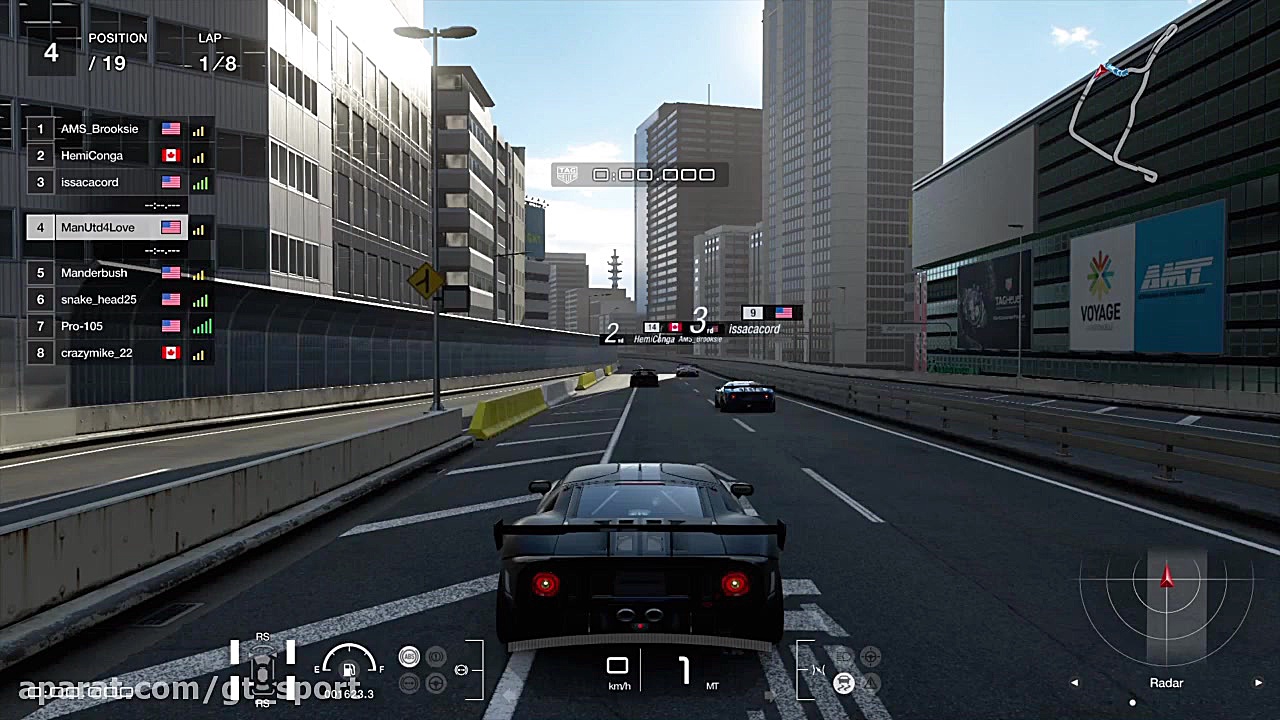This screenshot has width=1280, height=720.
Task: Click the warning triangle icon bottom-right
Action: (871, 683)
